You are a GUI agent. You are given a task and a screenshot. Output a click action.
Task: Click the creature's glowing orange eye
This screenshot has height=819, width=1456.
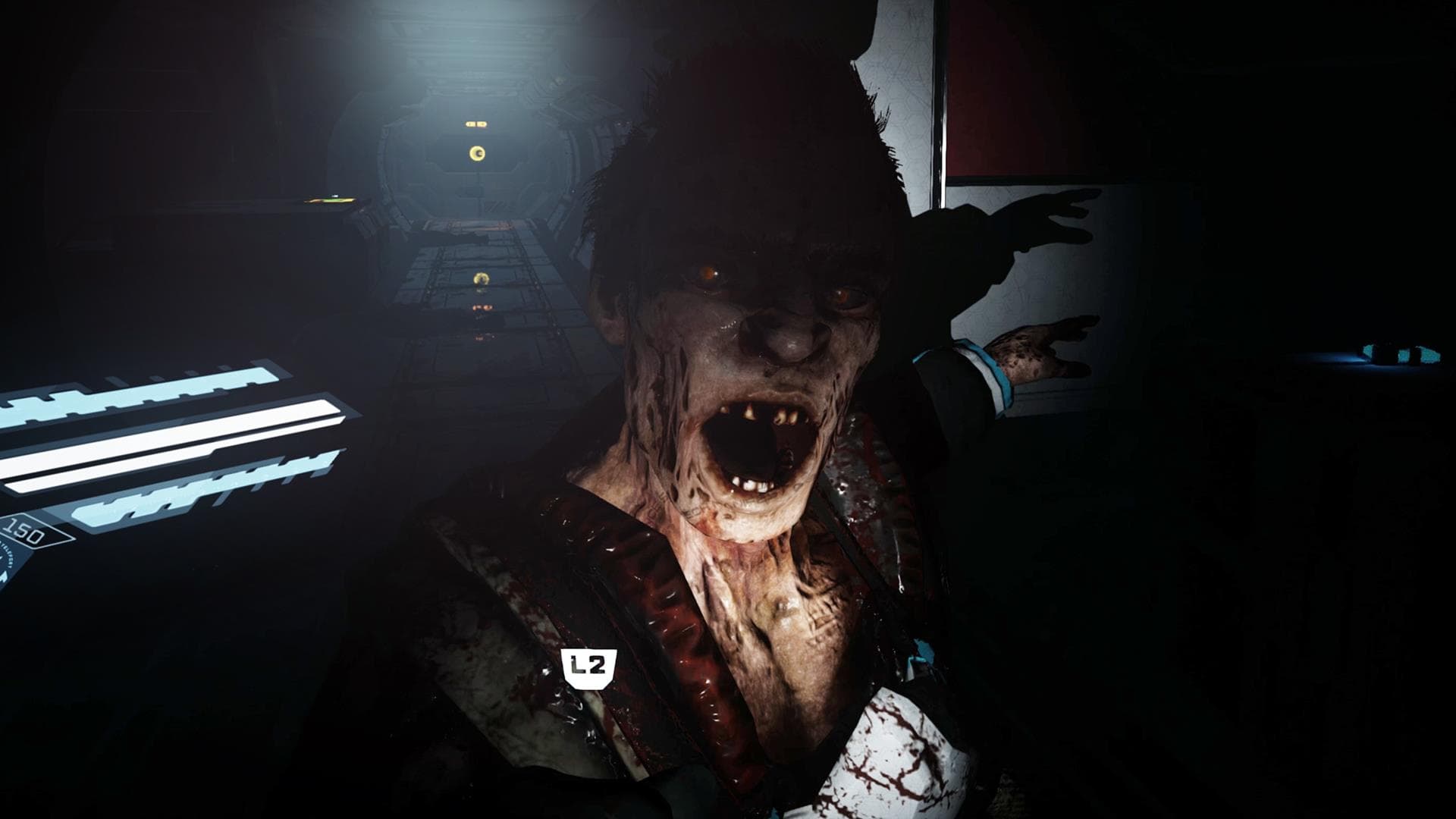[711, 275]
